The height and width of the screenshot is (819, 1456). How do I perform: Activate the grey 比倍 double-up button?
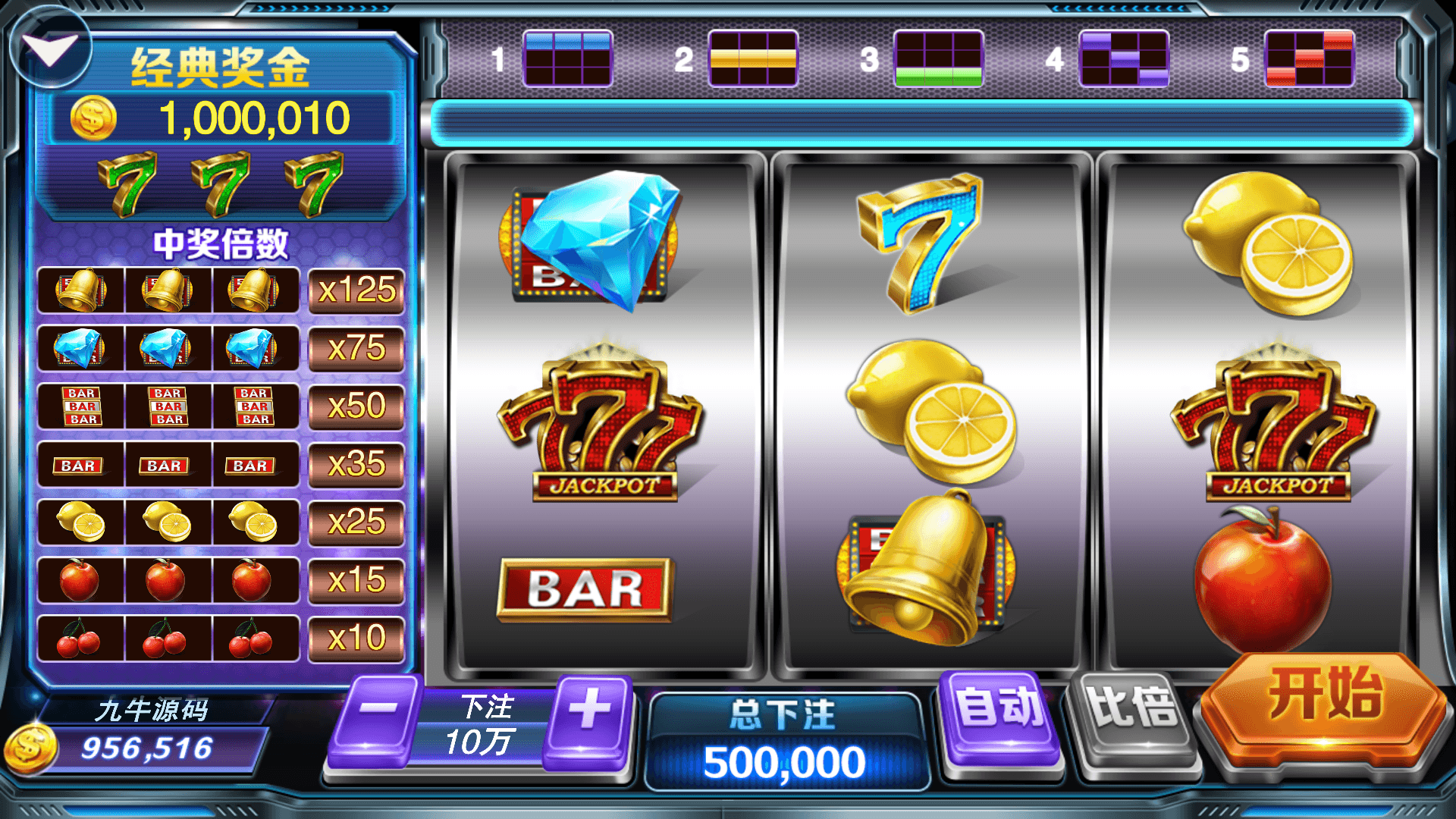[x=1131, y=717]
